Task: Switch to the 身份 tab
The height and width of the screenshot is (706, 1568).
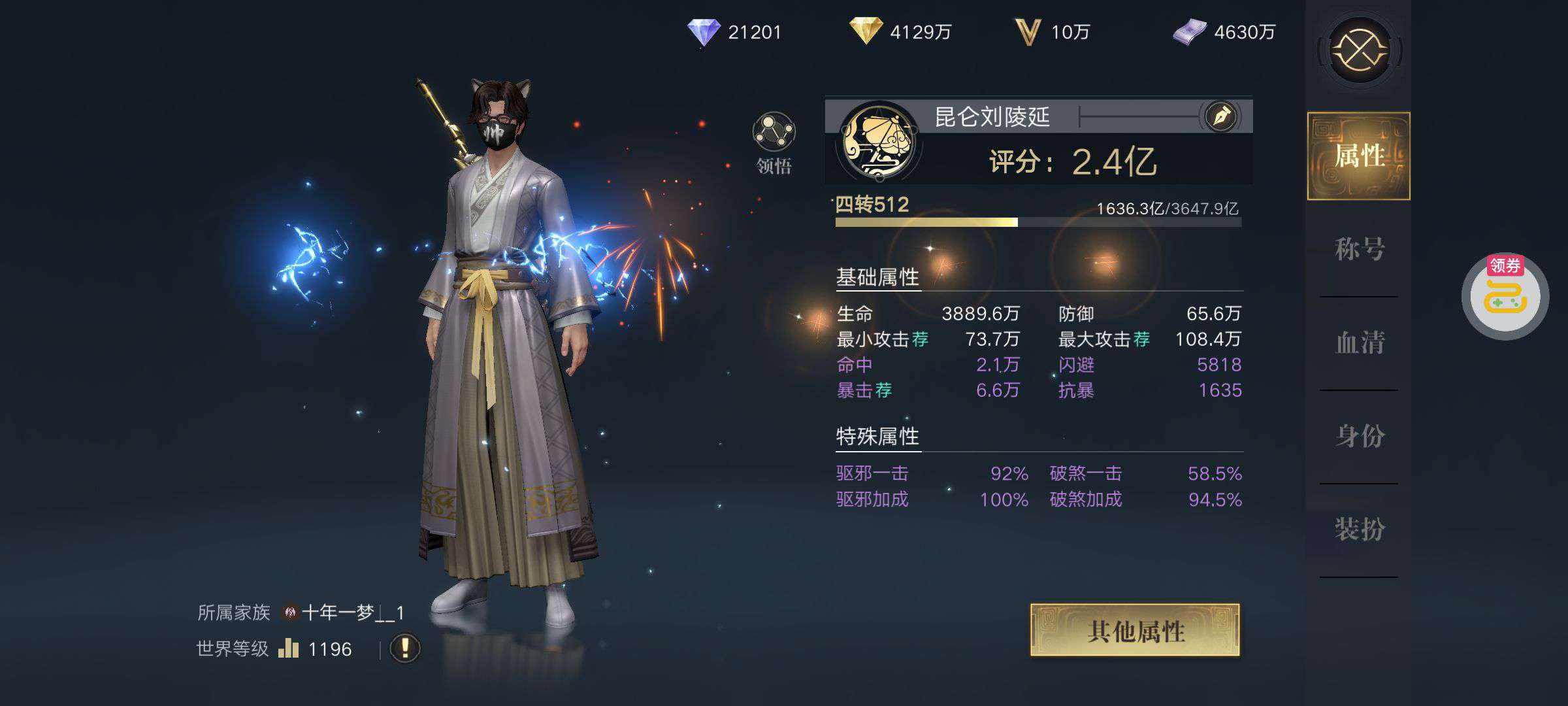Action: pos(1359,436)
